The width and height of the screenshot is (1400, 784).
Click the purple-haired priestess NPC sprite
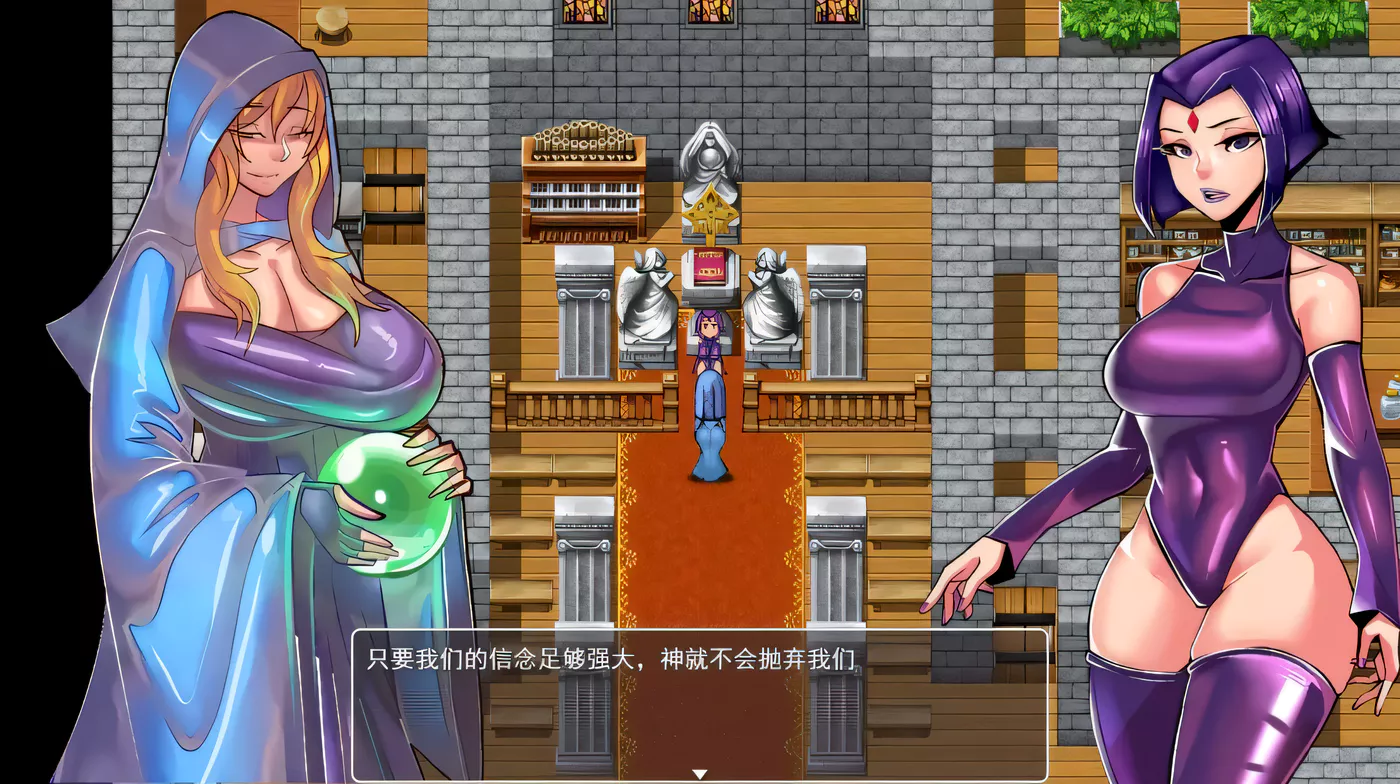pyautogui.click(x=711, y=338)
